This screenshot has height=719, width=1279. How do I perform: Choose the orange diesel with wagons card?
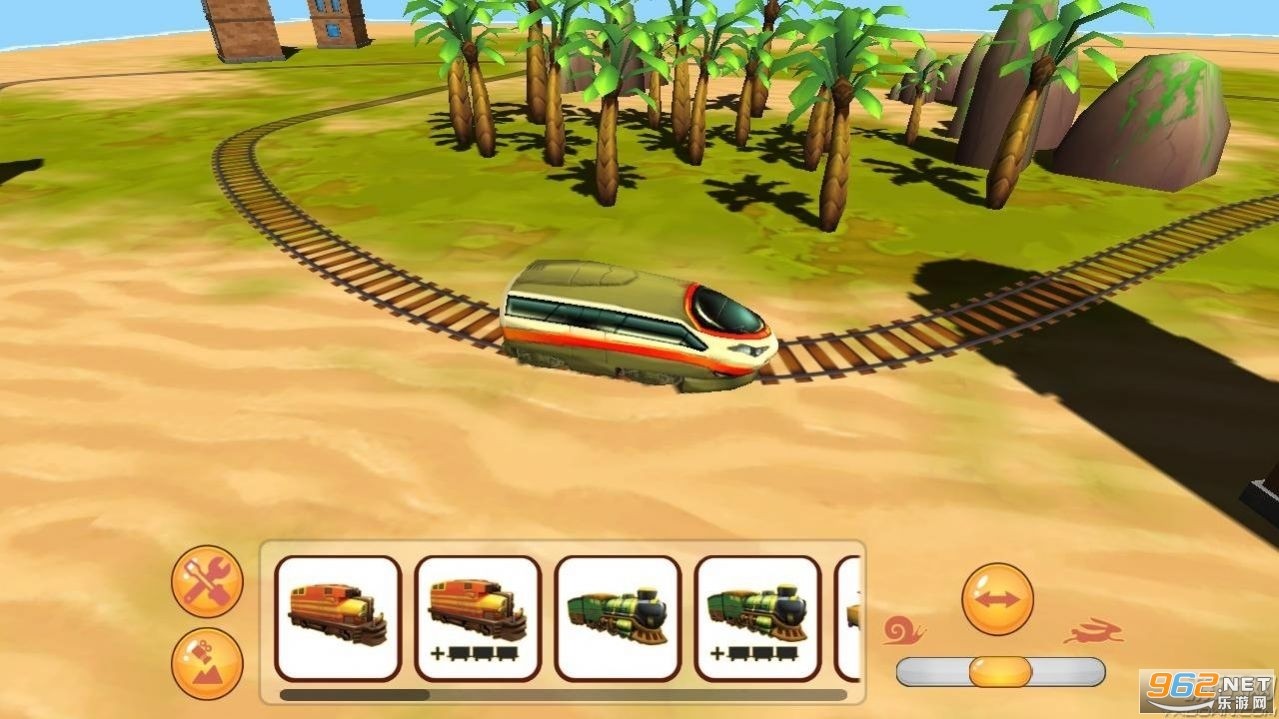478,618
